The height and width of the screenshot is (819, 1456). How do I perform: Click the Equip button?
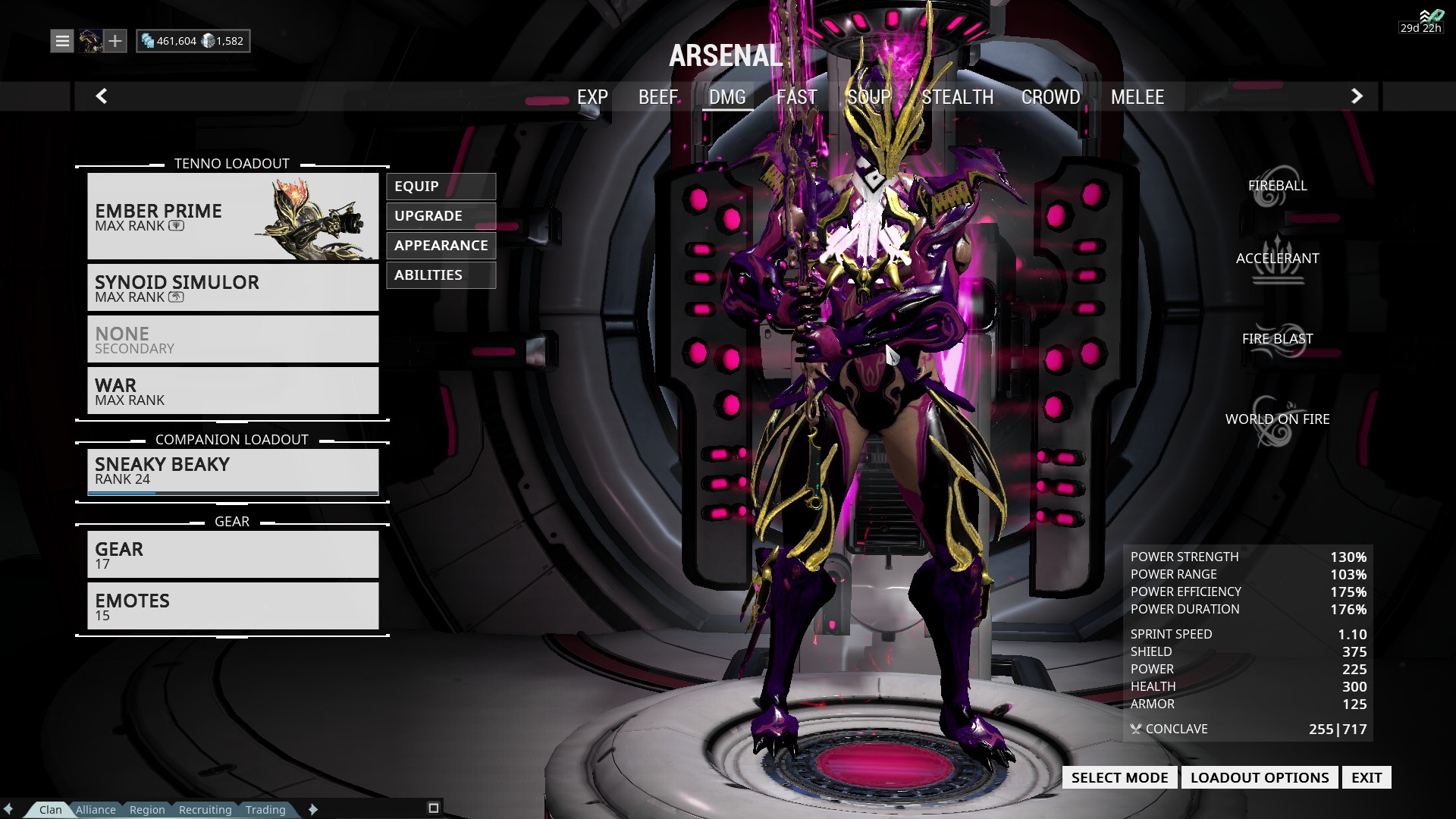coord(441,187)
